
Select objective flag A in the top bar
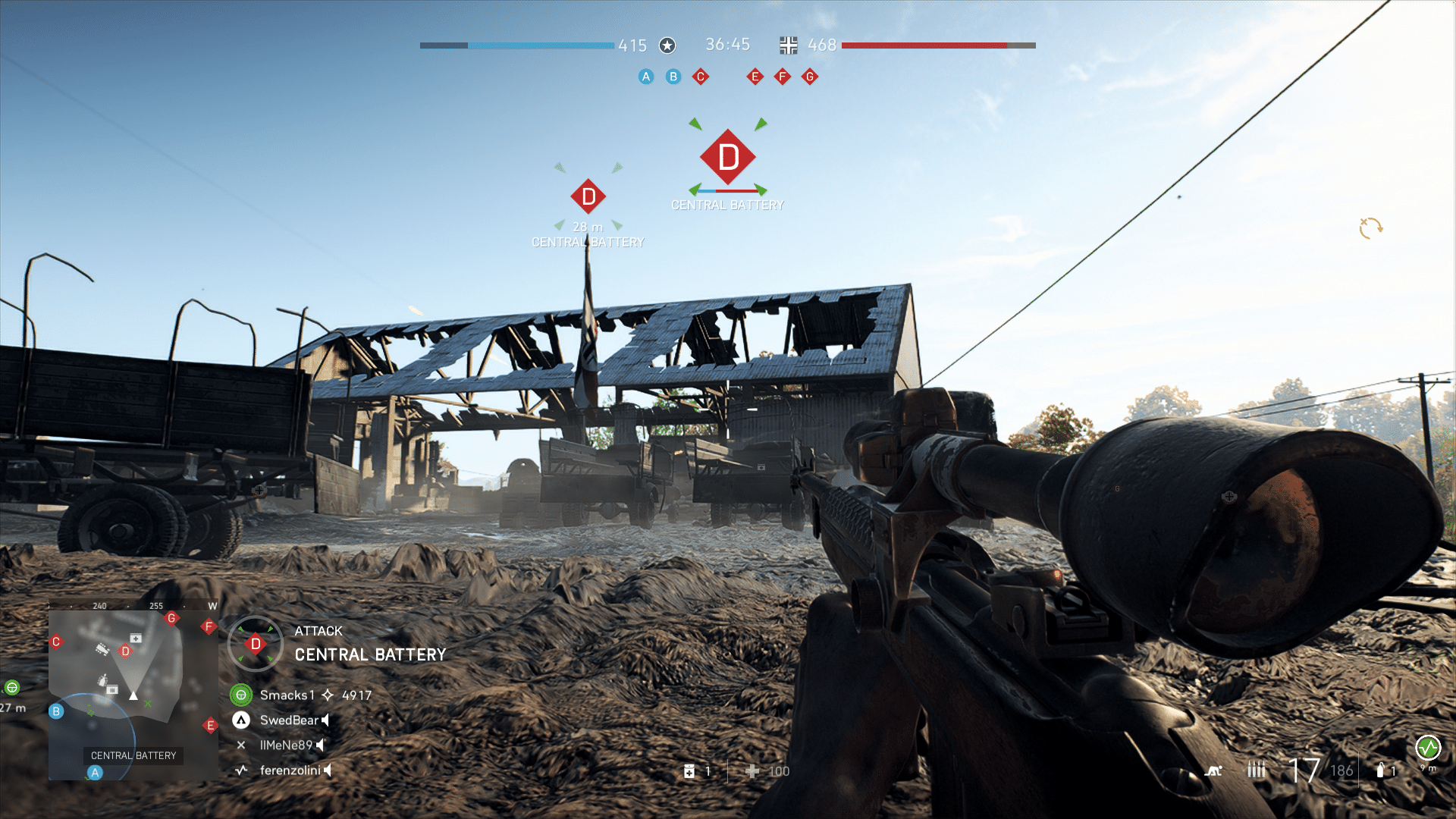click(646, 77)
